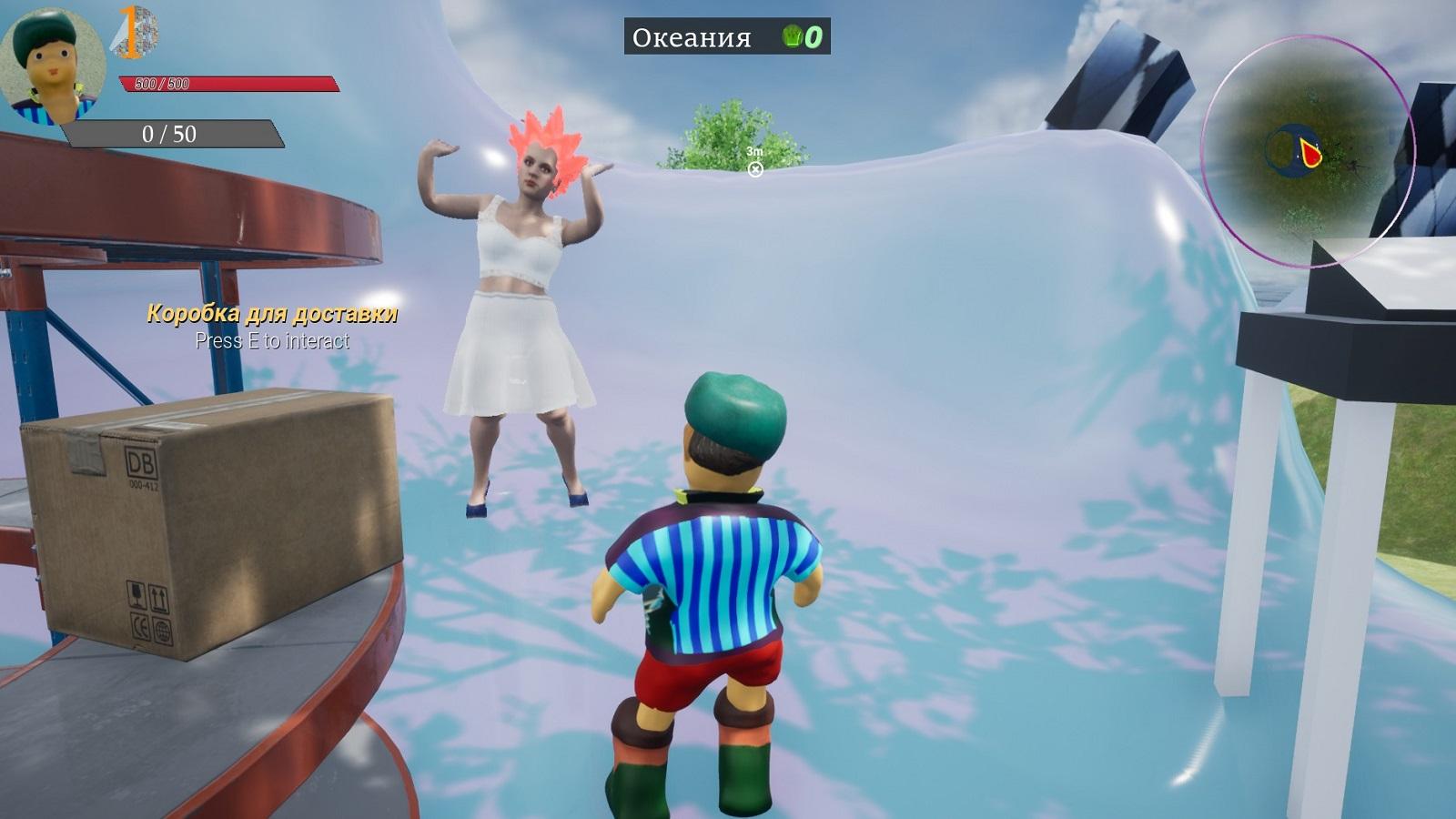This screenshot has width=1456, height=819.
Task: Click the Океания location label
Action: click(x=692, y=37)
